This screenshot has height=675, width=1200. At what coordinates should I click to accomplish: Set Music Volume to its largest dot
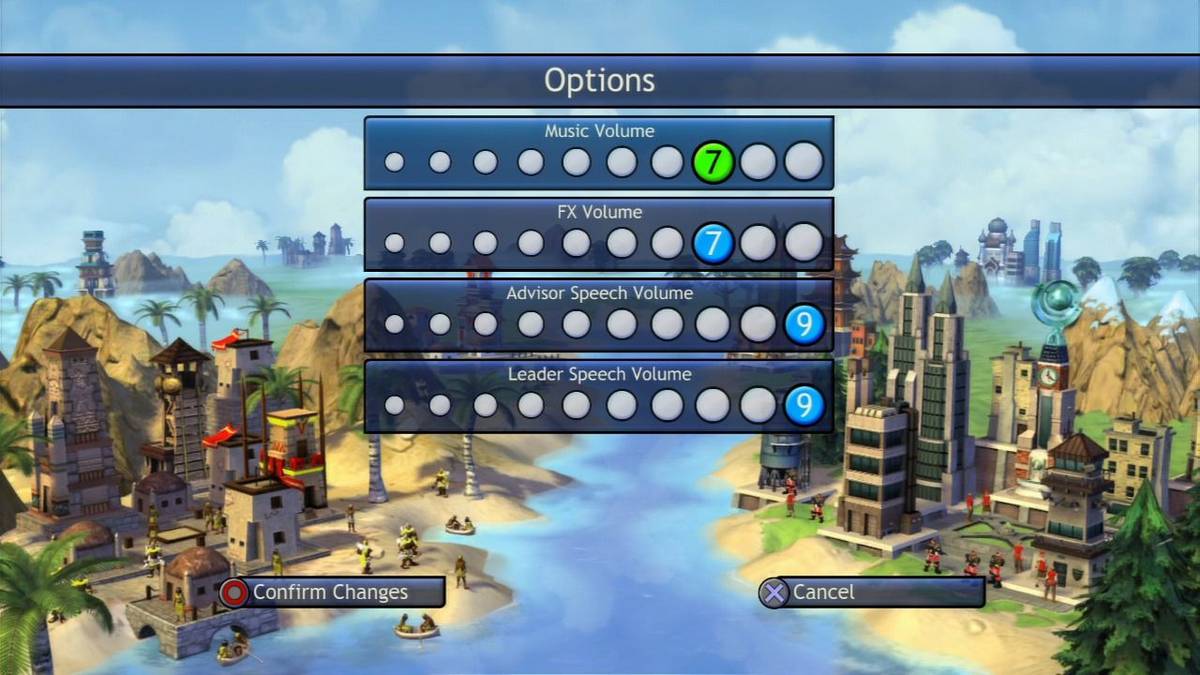(804, 162)
